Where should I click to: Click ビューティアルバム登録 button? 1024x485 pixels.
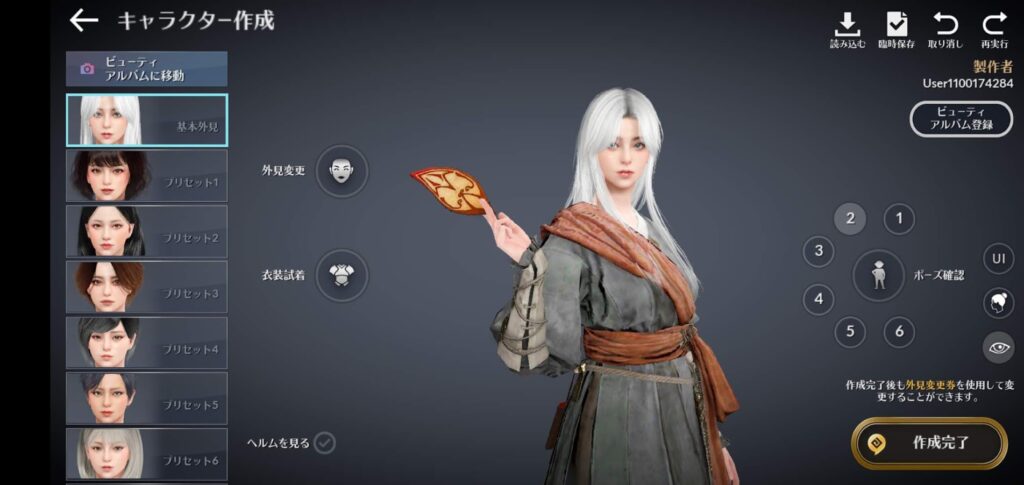coord(961,118)
